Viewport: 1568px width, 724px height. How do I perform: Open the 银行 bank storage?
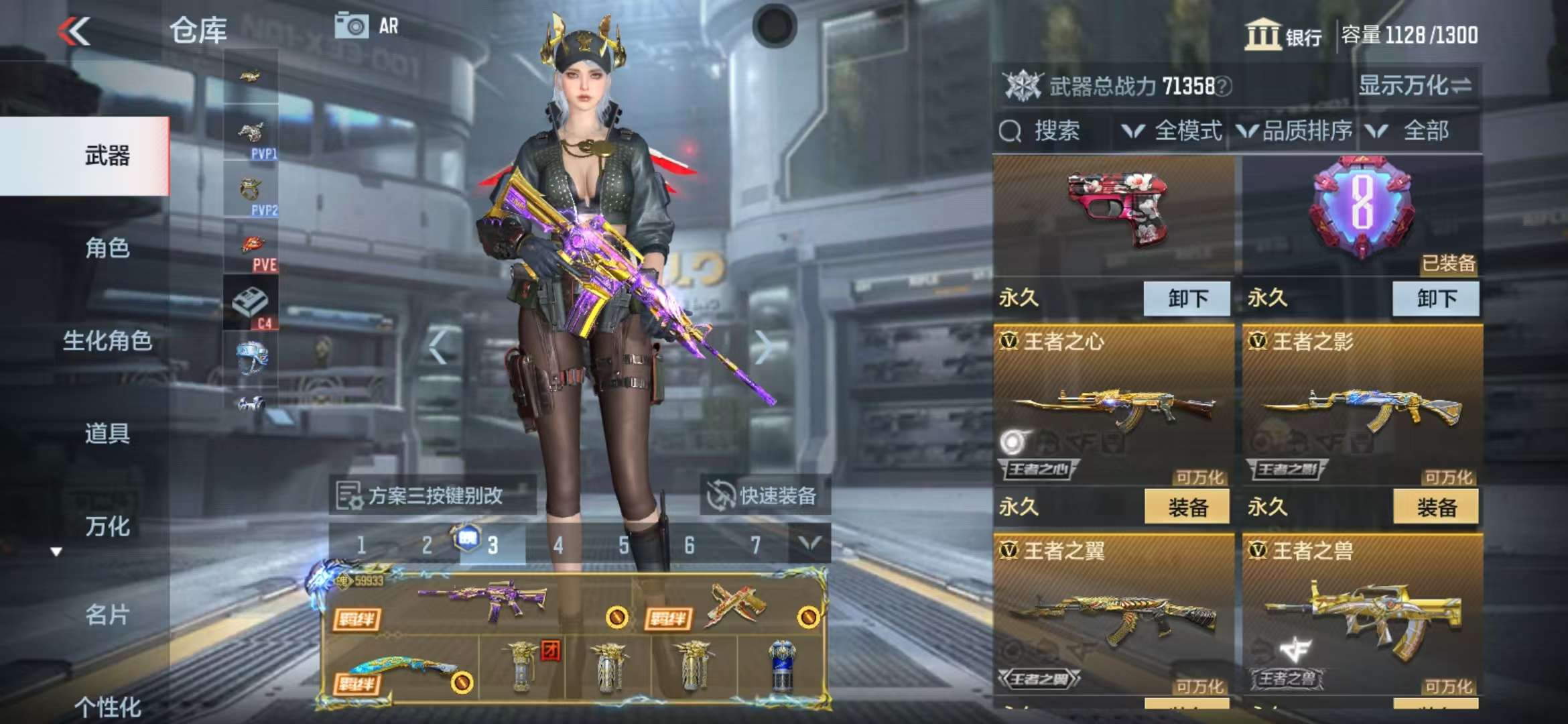[x=1283, y=35]
